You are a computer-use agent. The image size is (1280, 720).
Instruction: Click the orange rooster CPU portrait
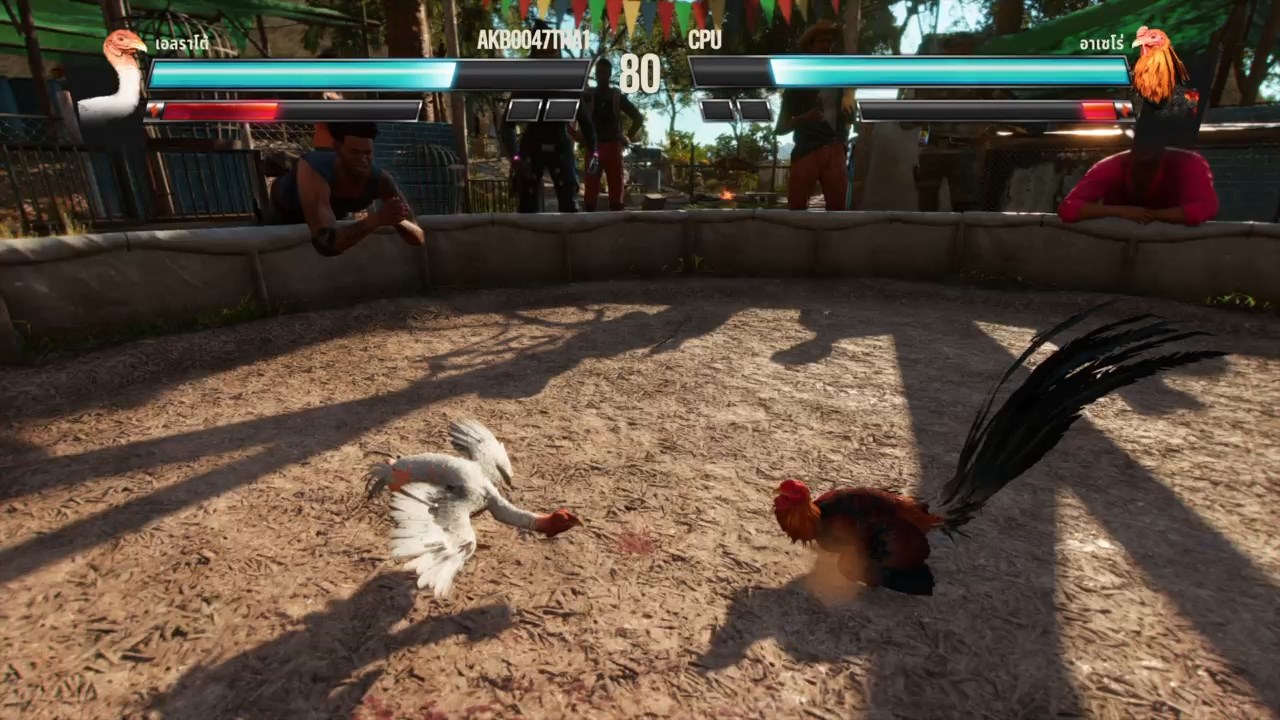point(1160,68)
